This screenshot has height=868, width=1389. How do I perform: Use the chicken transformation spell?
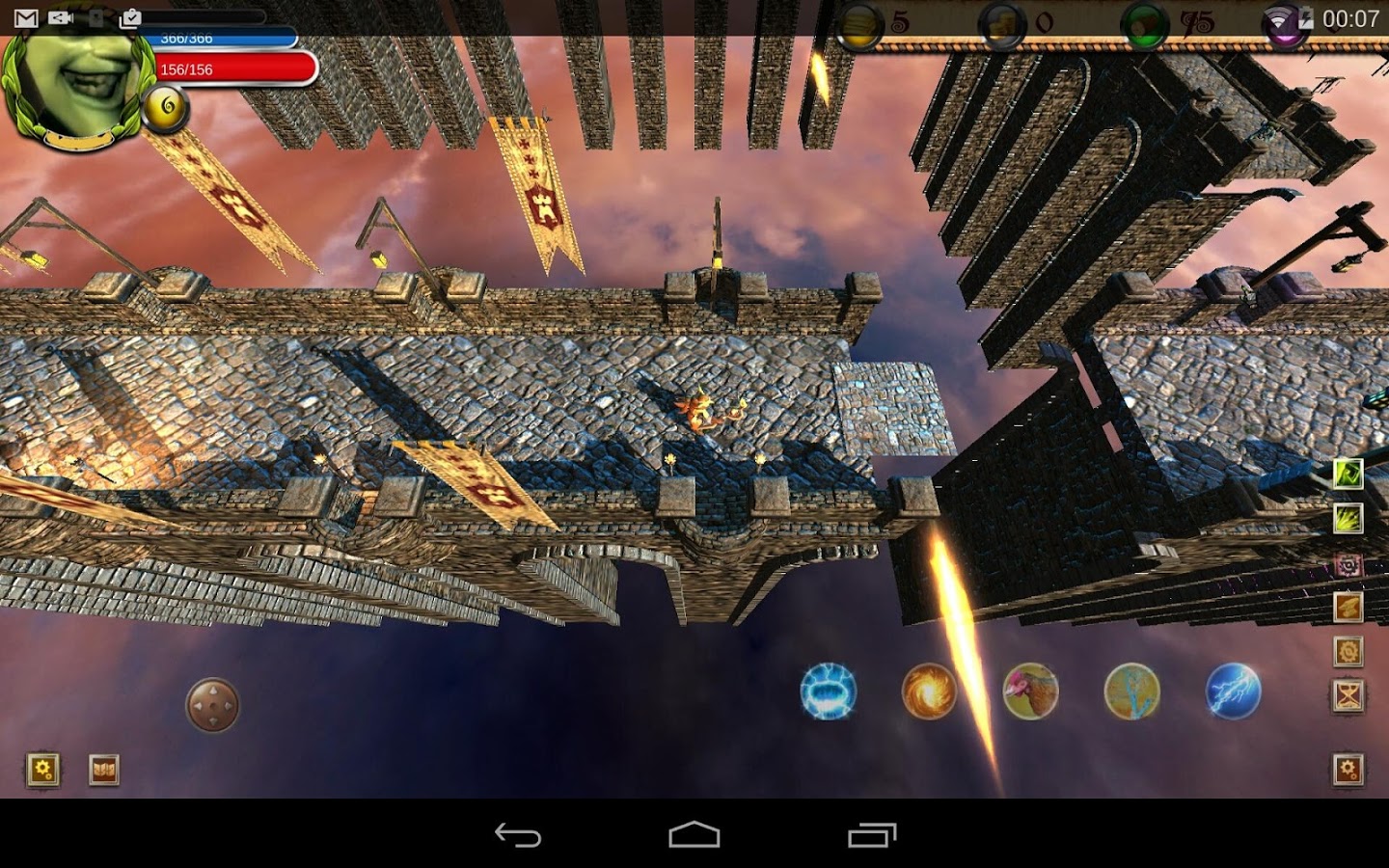coord(1030,692)
